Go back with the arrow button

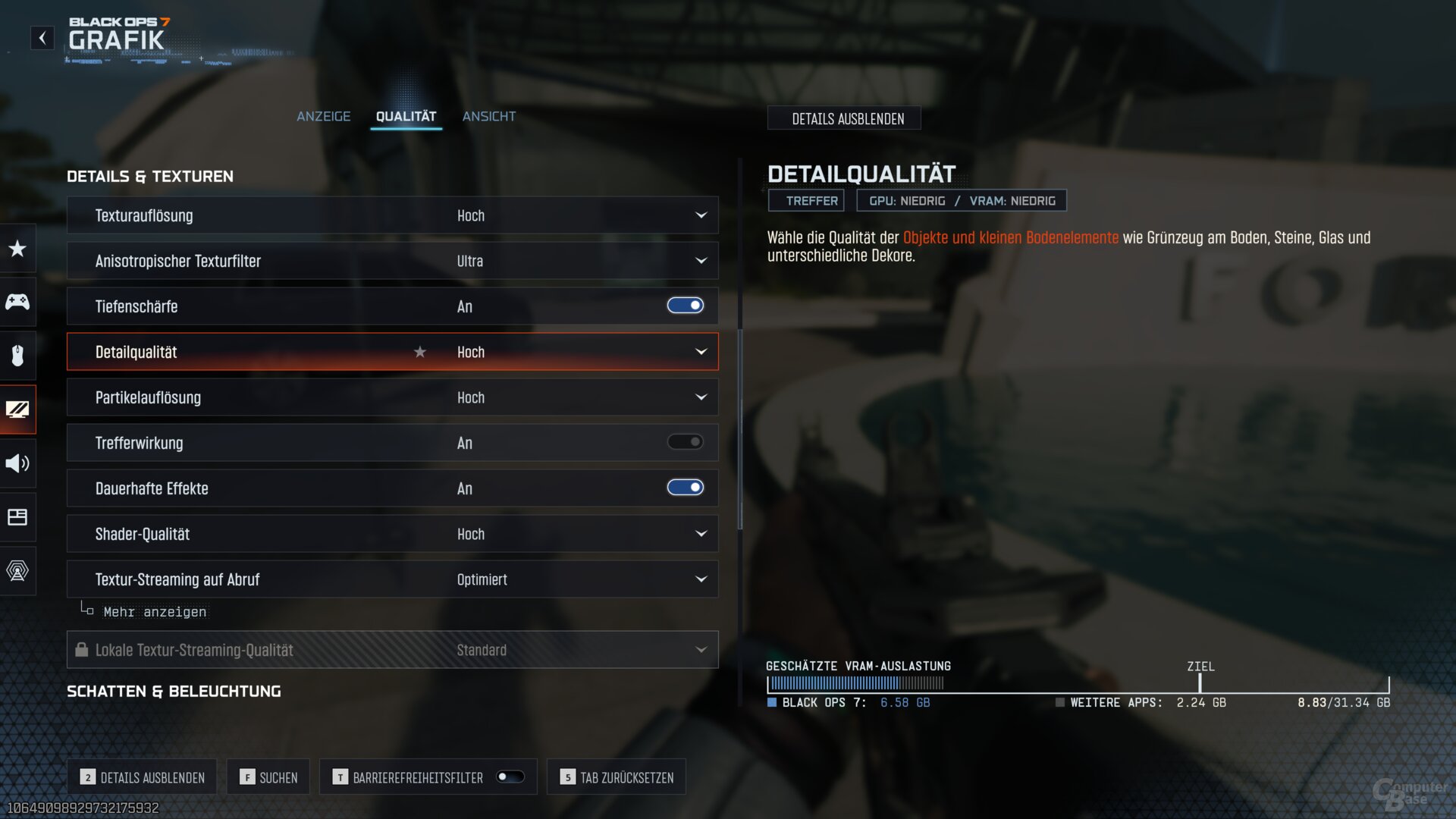coord(42,38)
